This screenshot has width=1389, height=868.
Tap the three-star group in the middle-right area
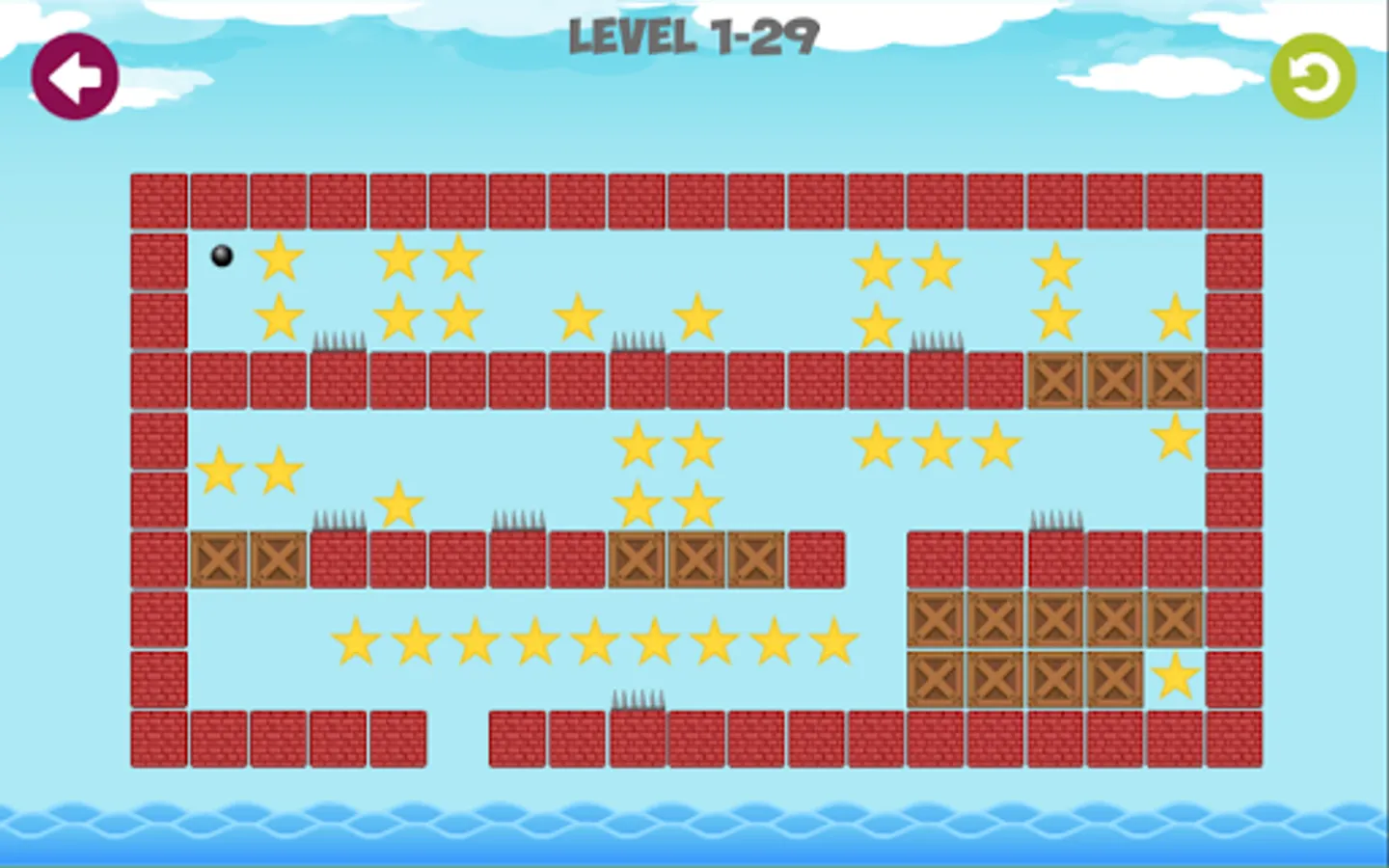click(934, 445)
